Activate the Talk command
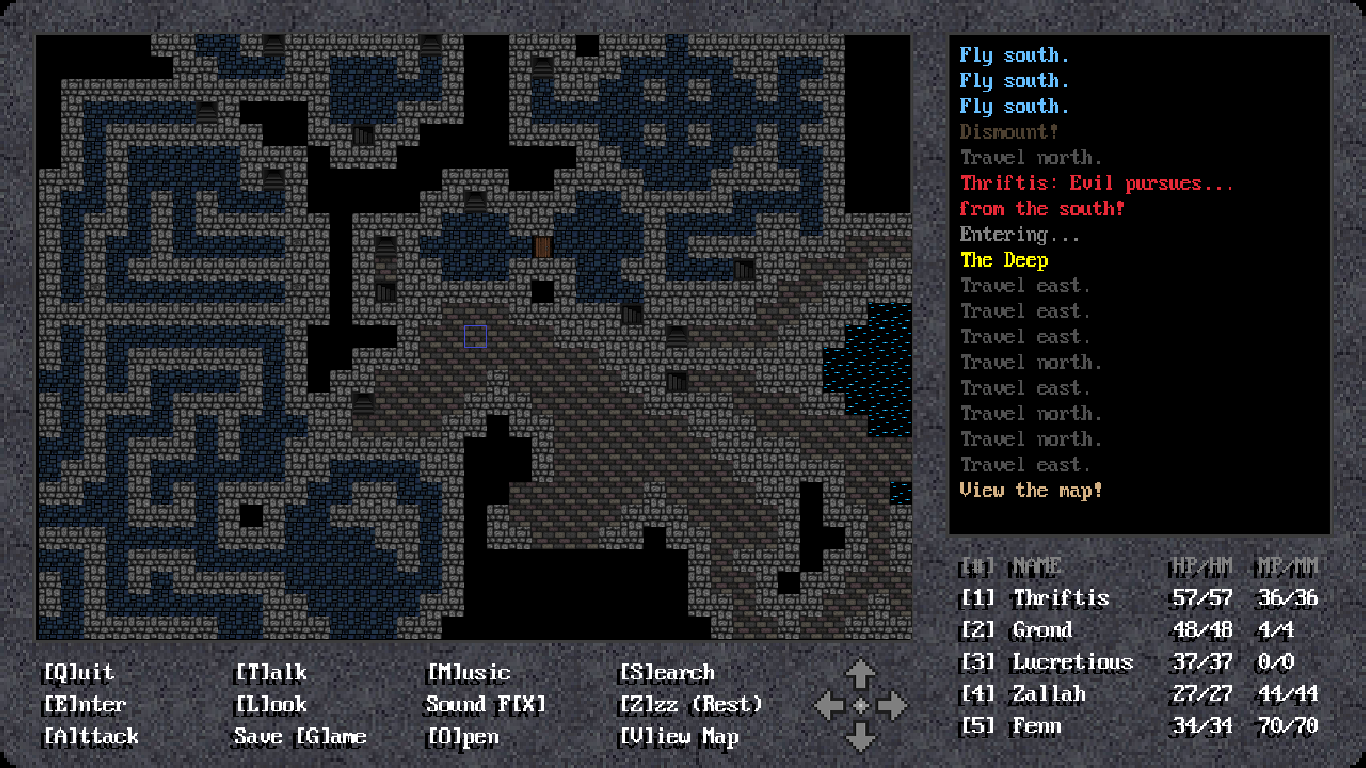This screenshot has height=768, width=1366. coord(269,672)
